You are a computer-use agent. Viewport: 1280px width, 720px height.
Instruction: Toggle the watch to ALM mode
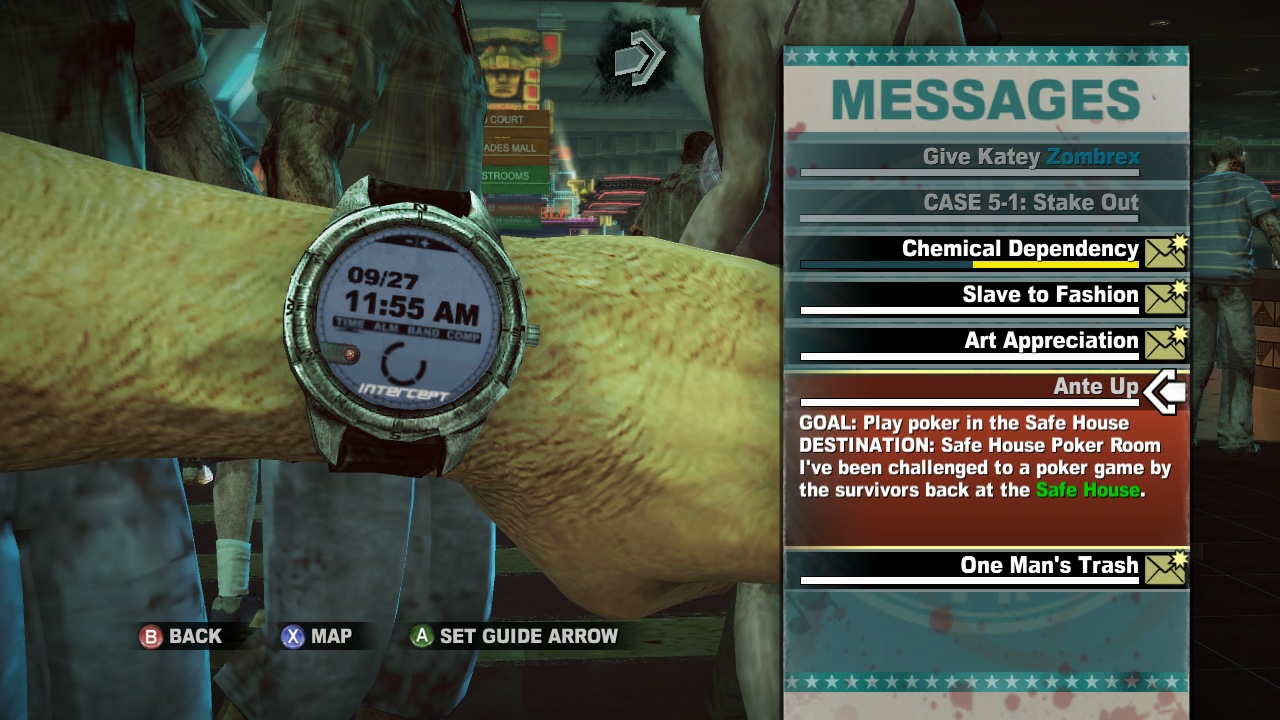coord(388,326)
